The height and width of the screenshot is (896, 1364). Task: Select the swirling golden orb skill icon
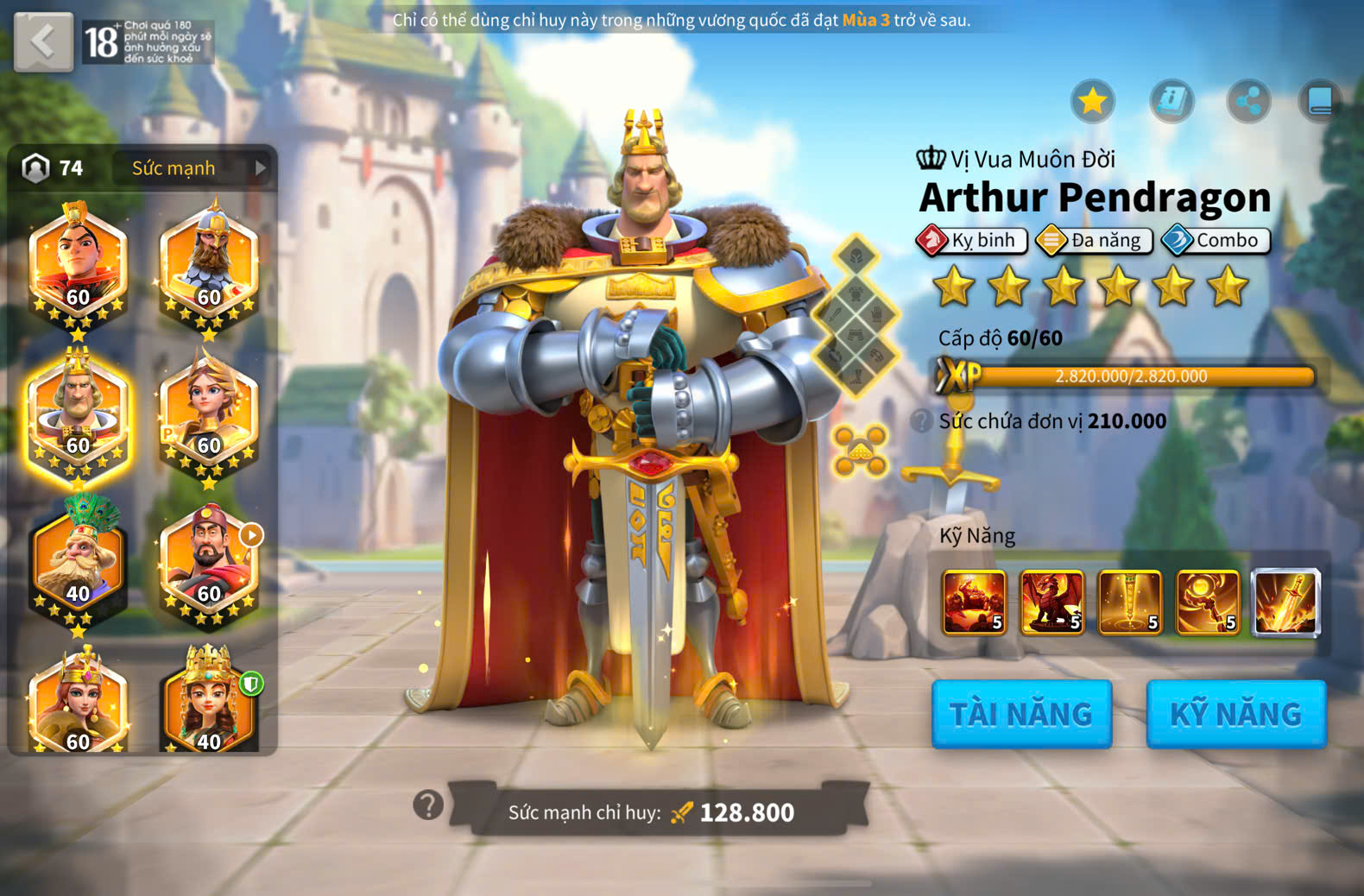pos(1208,602)
